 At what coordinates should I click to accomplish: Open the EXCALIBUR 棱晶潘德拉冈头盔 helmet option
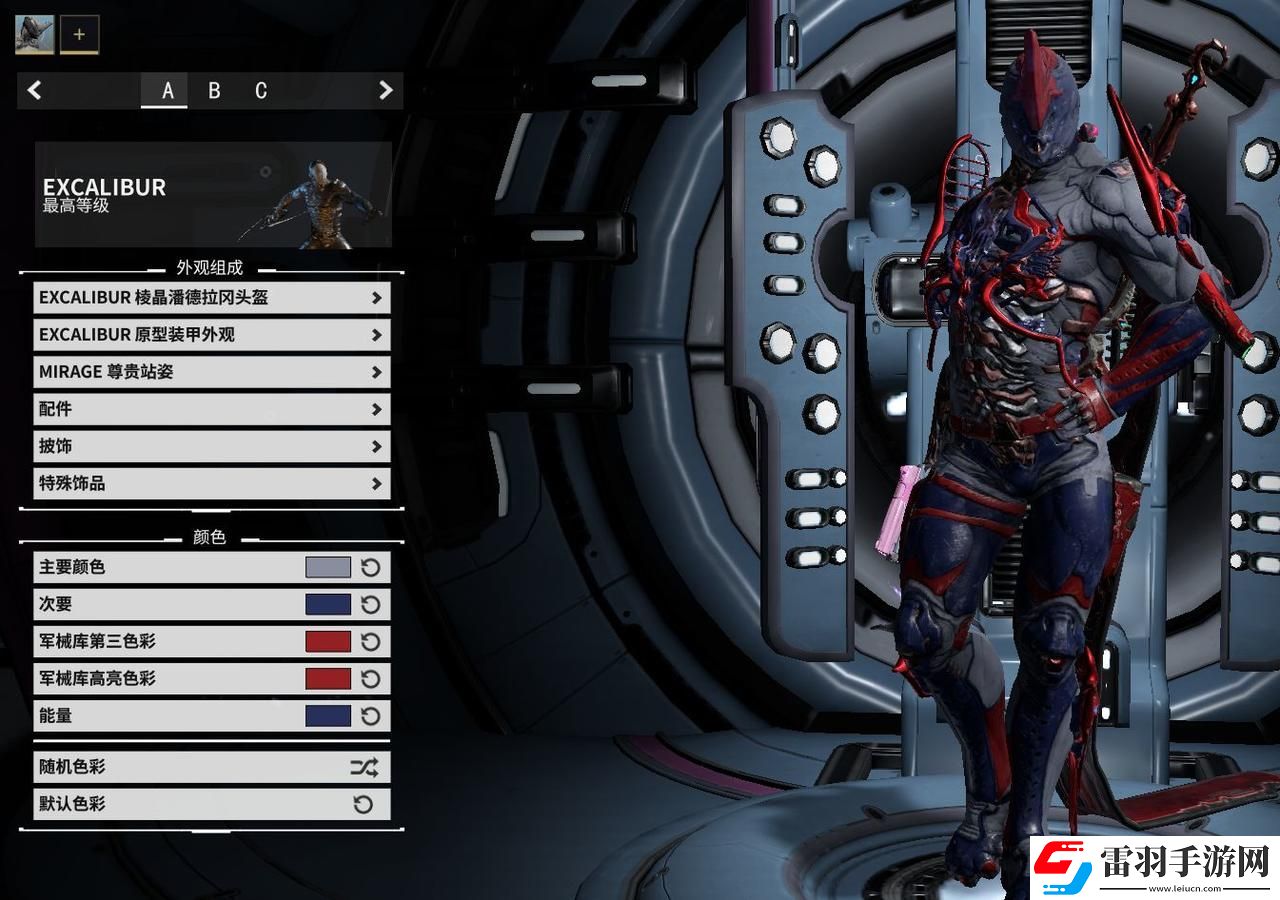(211, 298)
